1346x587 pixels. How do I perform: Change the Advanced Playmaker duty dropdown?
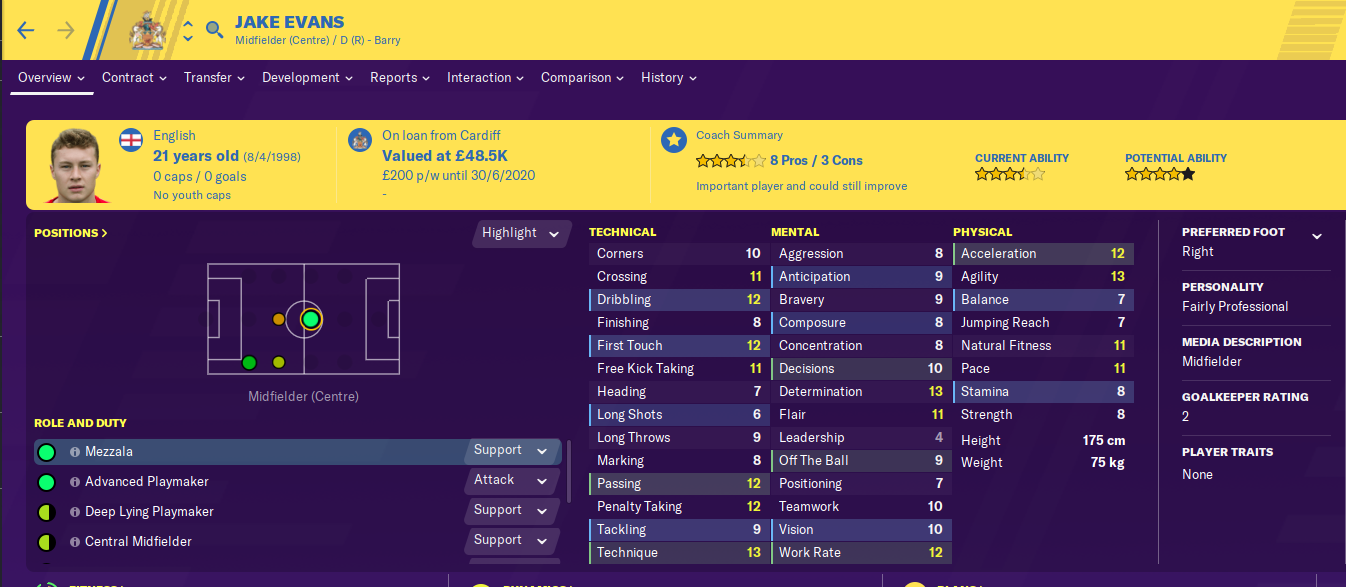click(x=511, y=481)
